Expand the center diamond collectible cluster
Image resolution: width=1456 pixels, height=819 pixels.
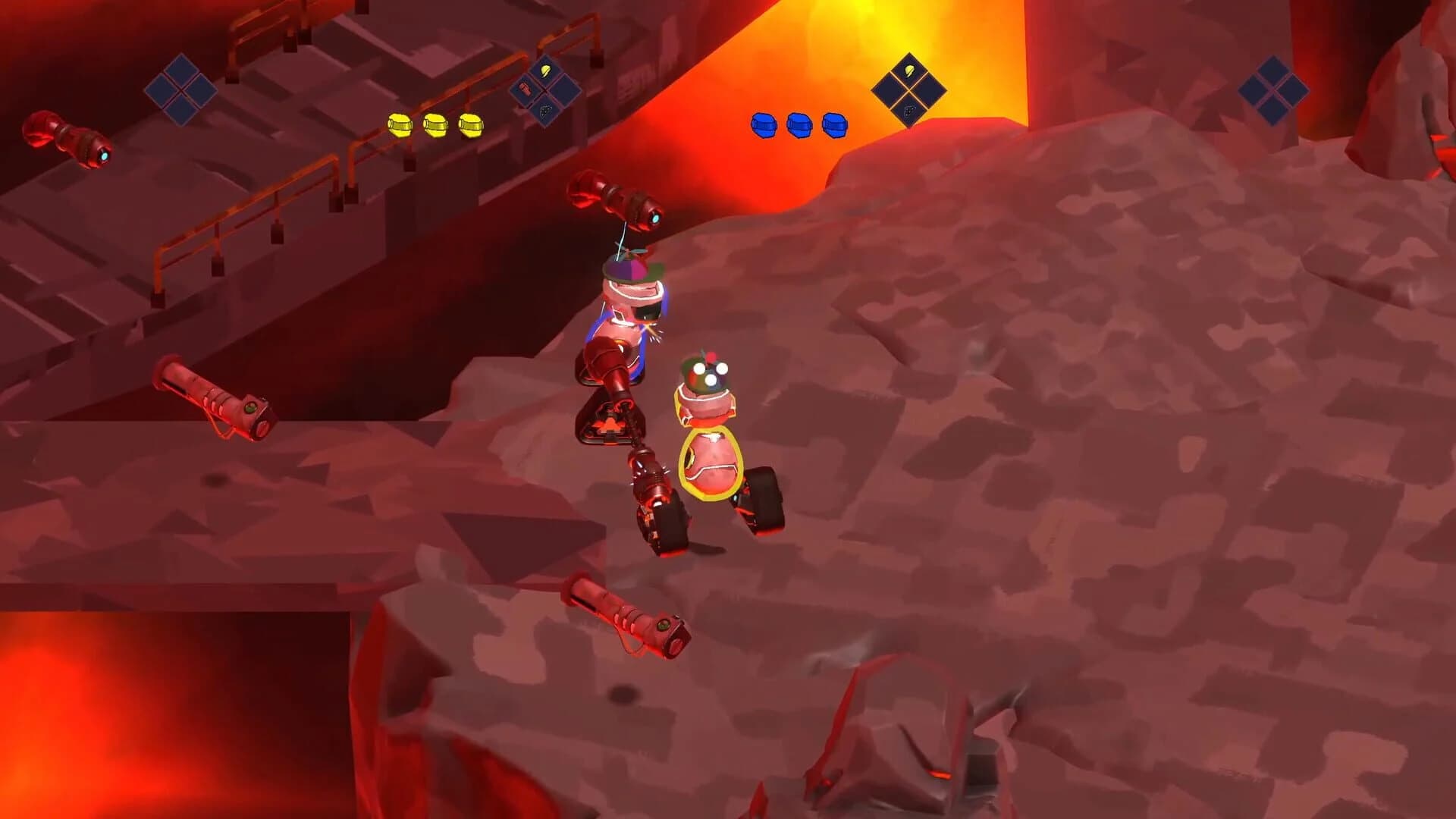pos(909,89)
